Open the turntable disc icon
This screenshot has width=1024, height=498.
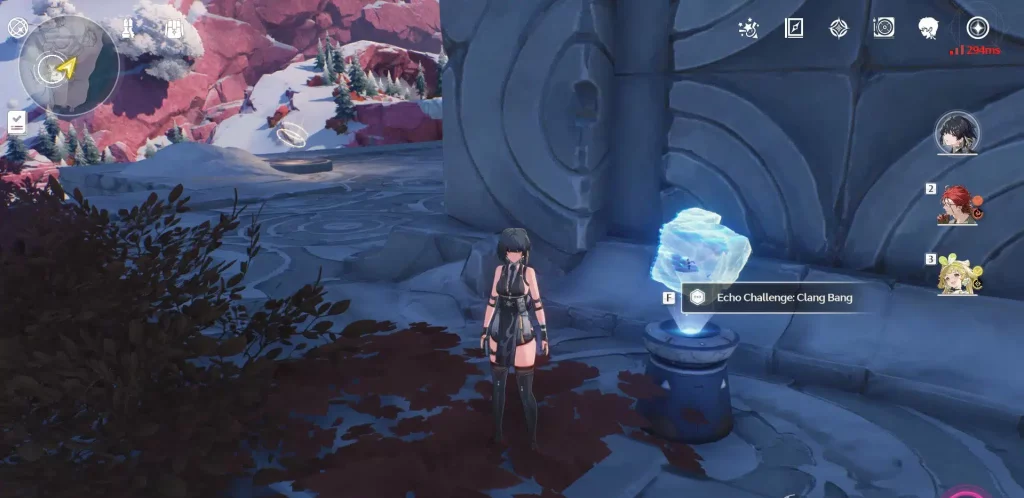click(884, 28)
